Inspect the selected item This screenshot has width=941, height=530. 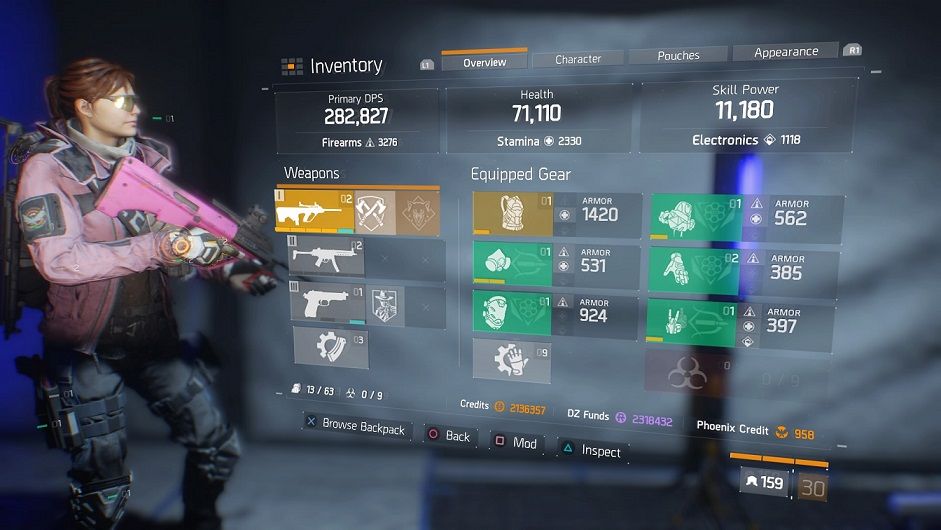click(591, 451)
